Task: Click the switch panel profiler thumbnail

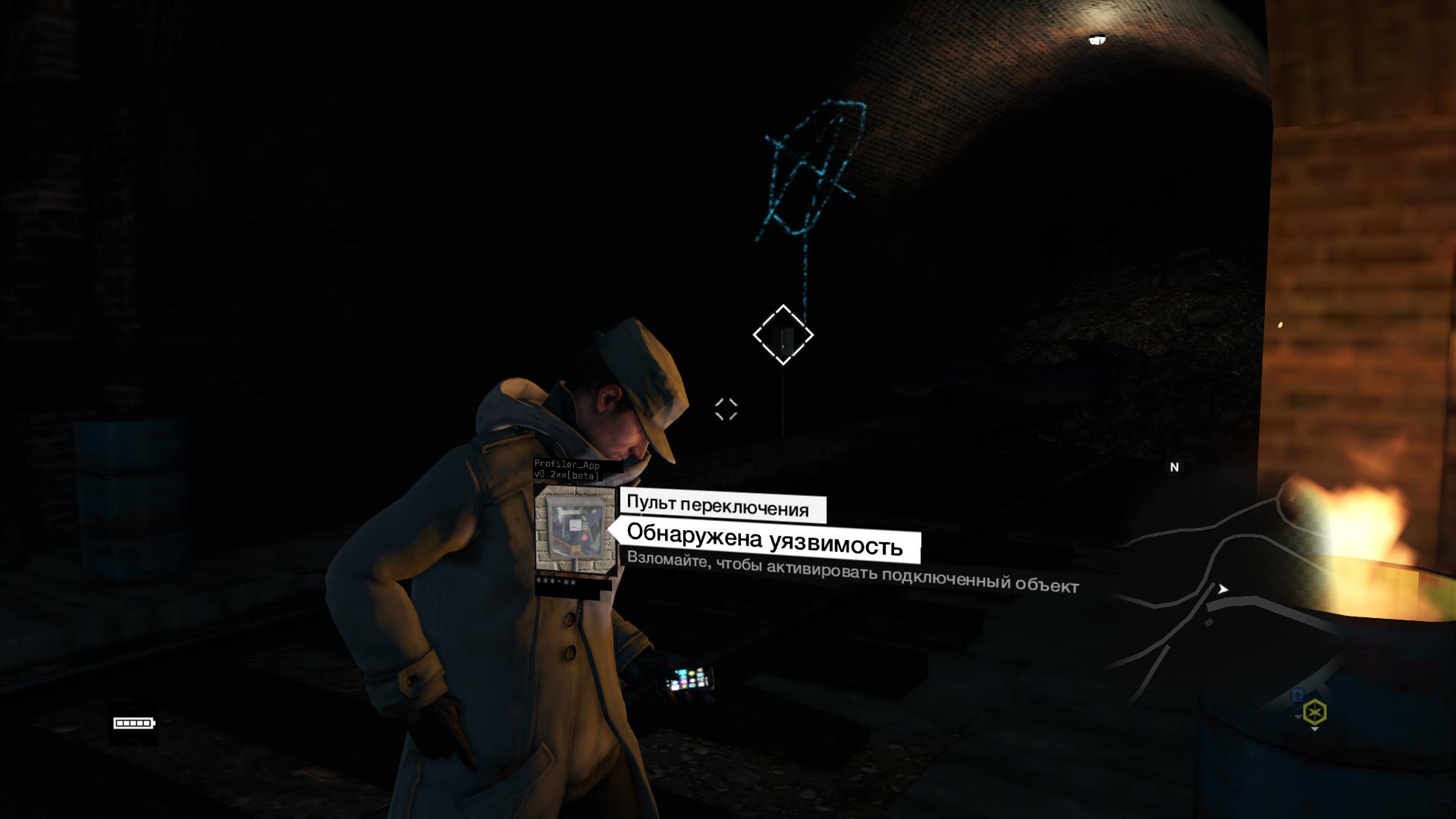Action: [574, 532]
